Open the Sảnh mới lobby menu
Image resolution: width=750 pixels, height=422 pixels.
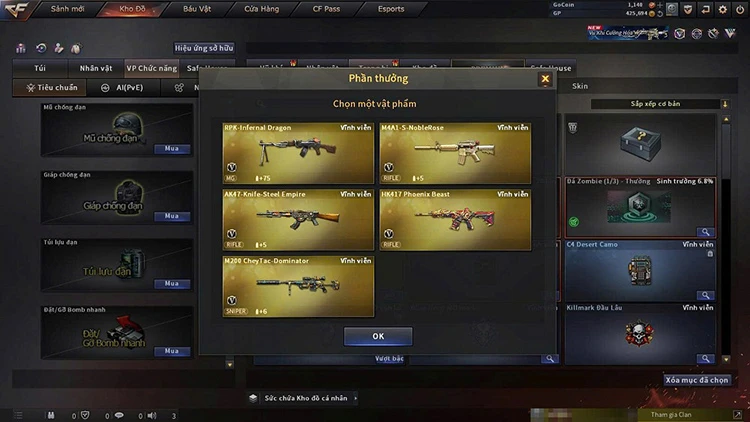click(70, 9)
